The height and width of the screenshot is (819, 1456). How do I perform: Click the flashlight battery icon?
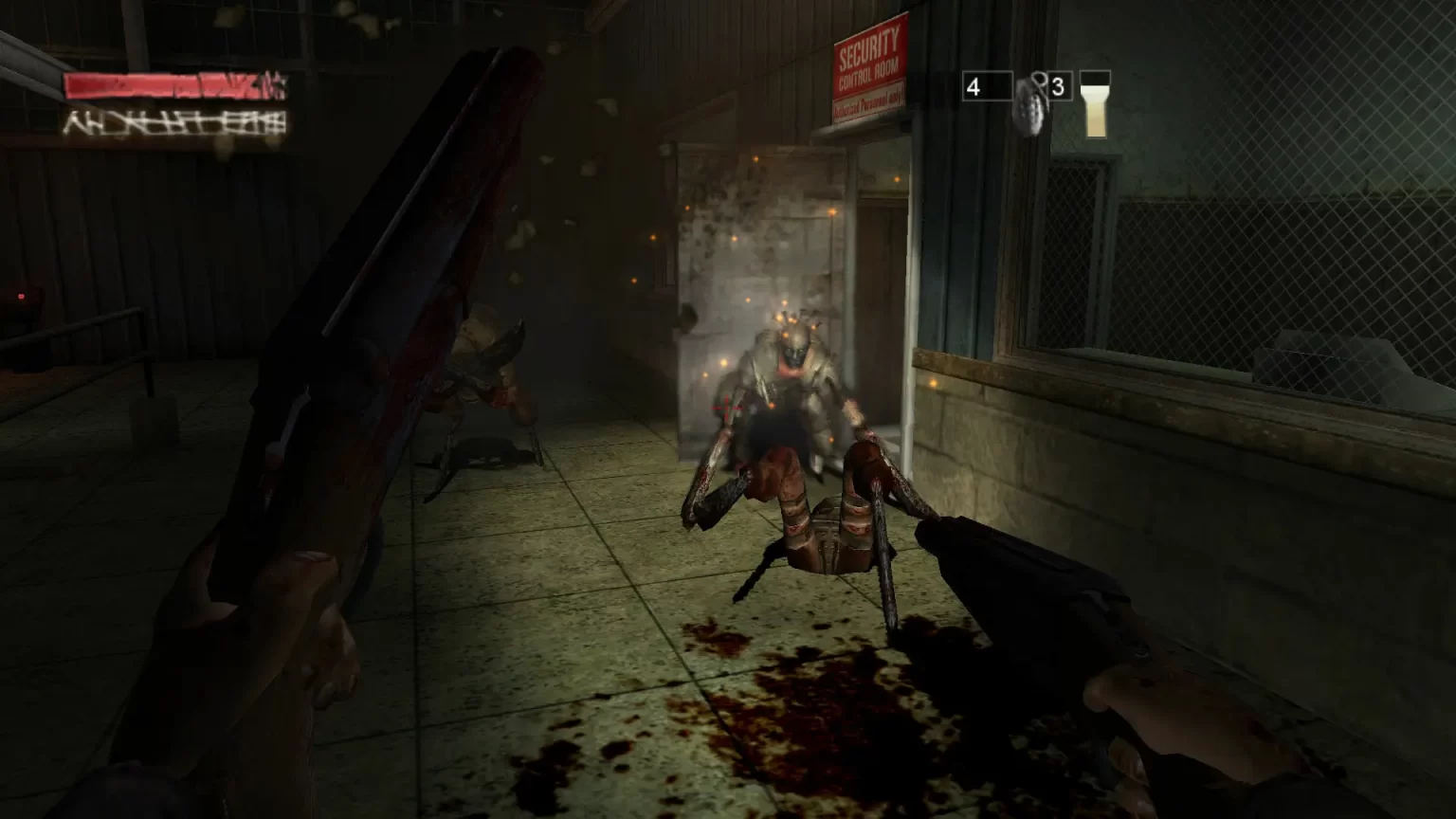(x=1095, y=104)
